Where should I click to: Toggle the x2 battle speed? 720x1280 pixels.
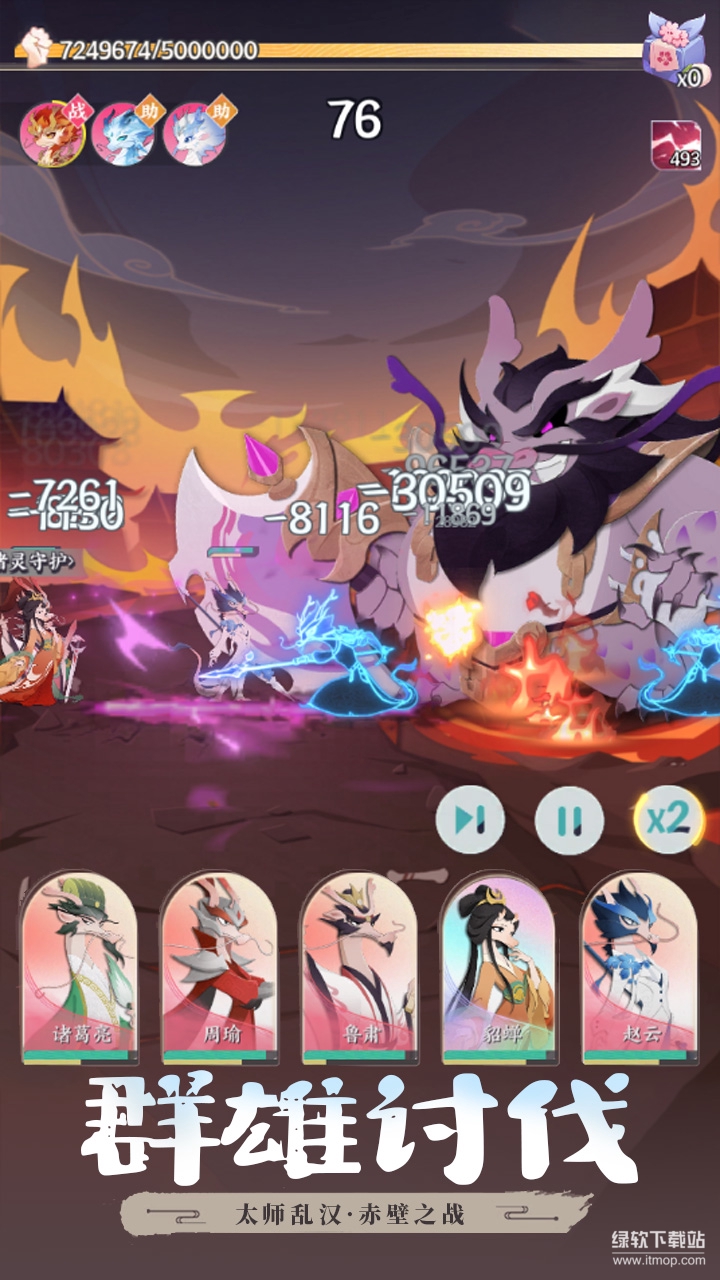tap(667, 819)
